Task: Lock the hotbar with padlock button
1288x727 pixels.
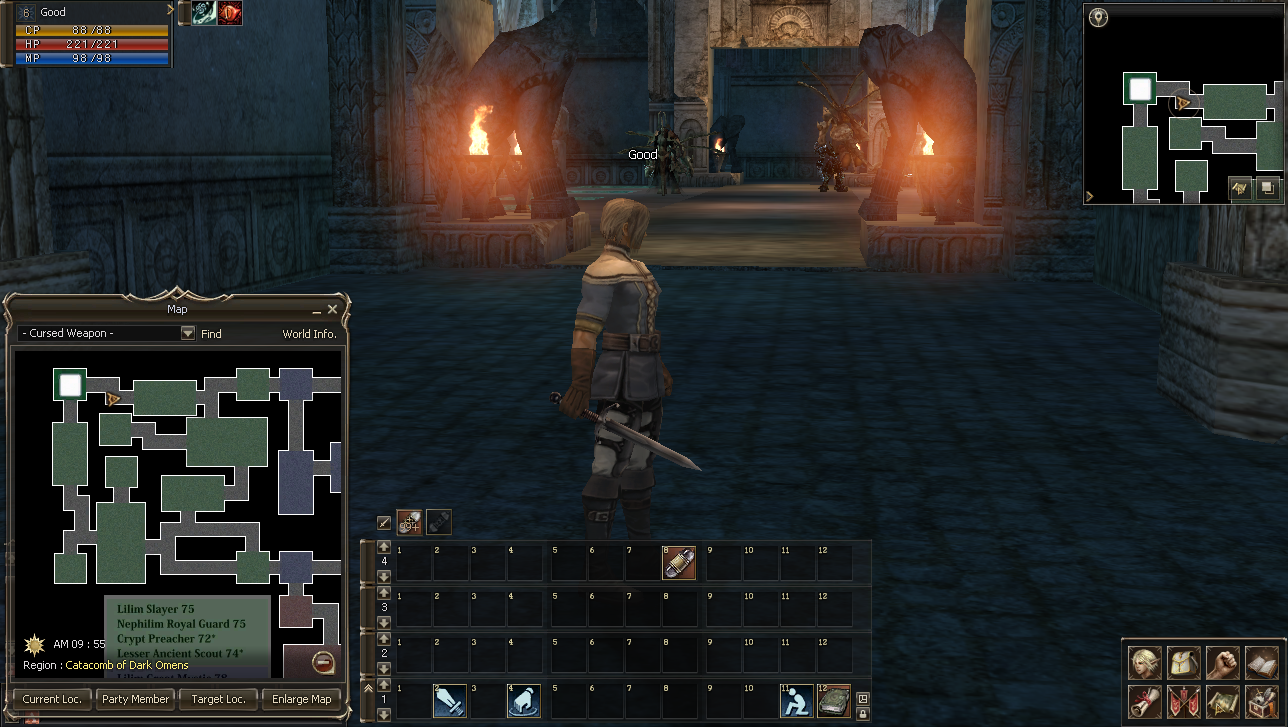Action: tap(863, 712)
